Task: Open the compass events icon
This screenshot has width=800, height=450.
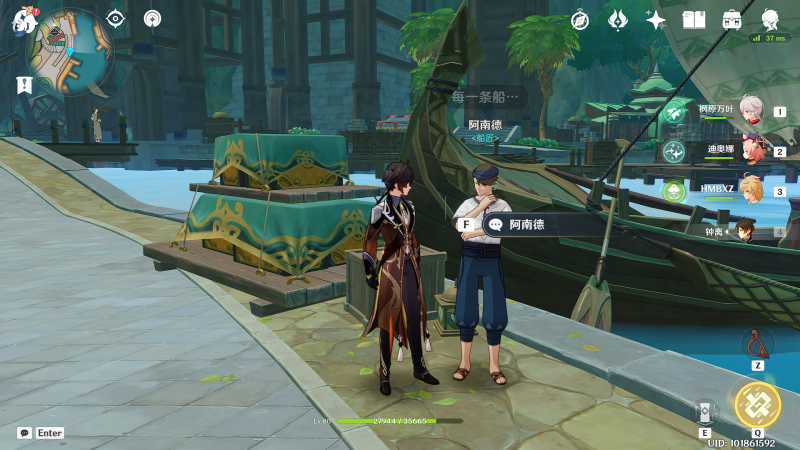Action: [x=581, y=20]
